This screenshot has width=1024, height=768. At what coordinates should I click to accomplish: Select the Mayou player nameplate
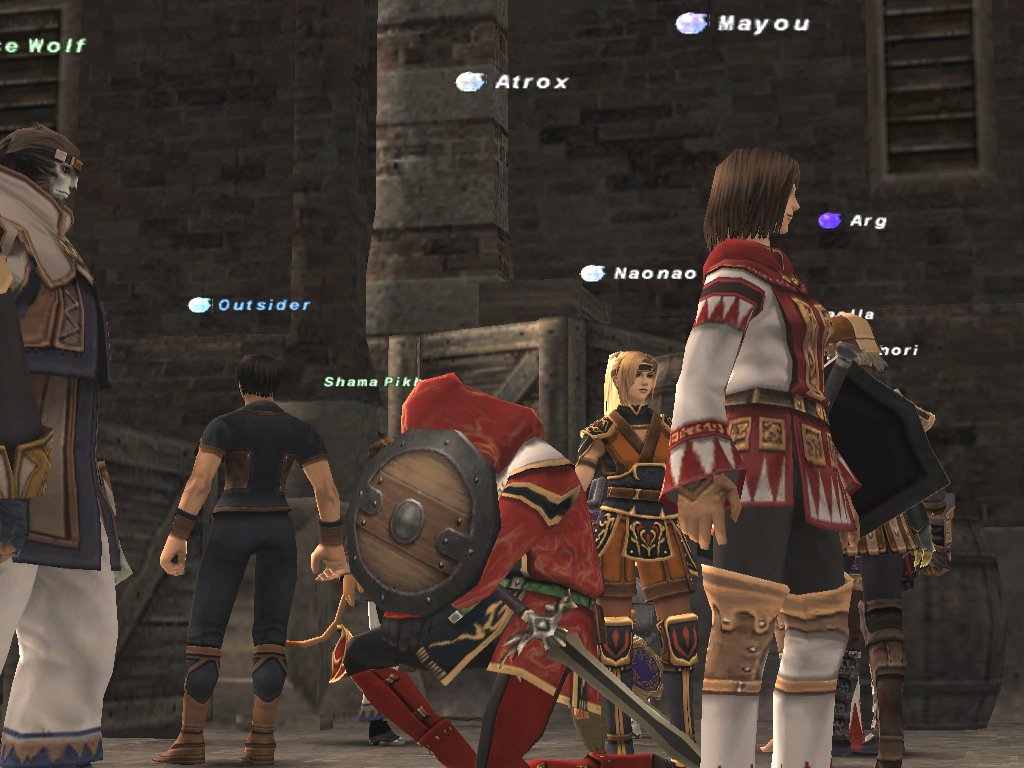pyautogui.click(x=763, y=24)
